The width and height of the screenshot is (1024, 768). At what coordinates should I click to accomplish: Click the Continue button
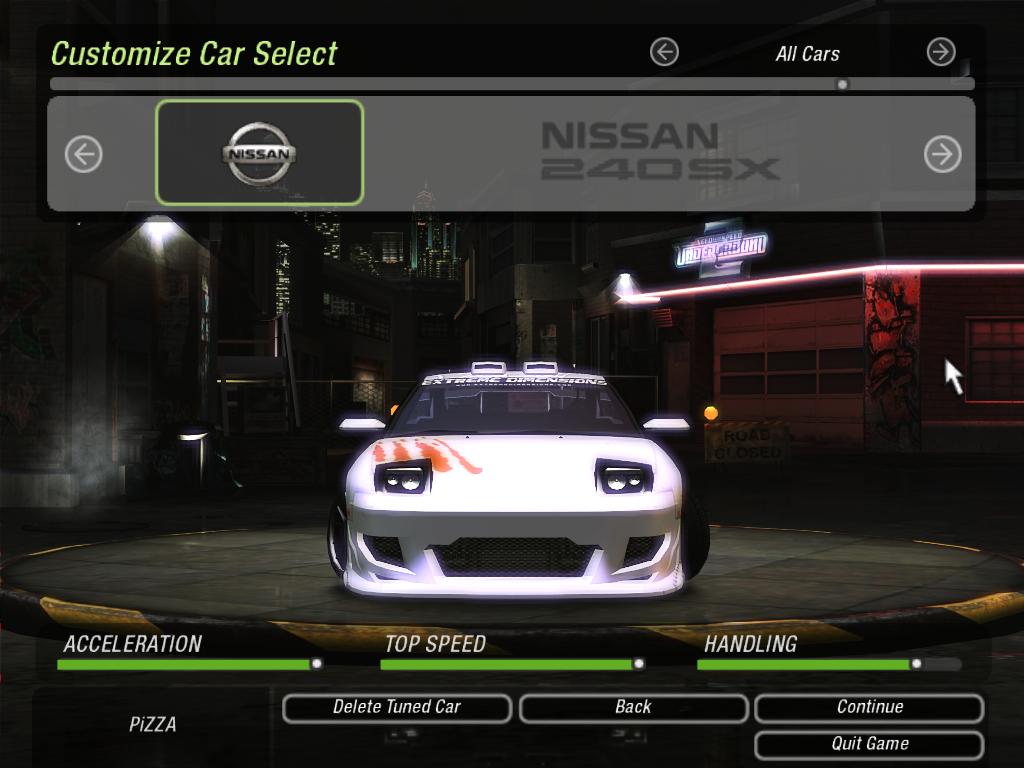[x=869, y=707]
